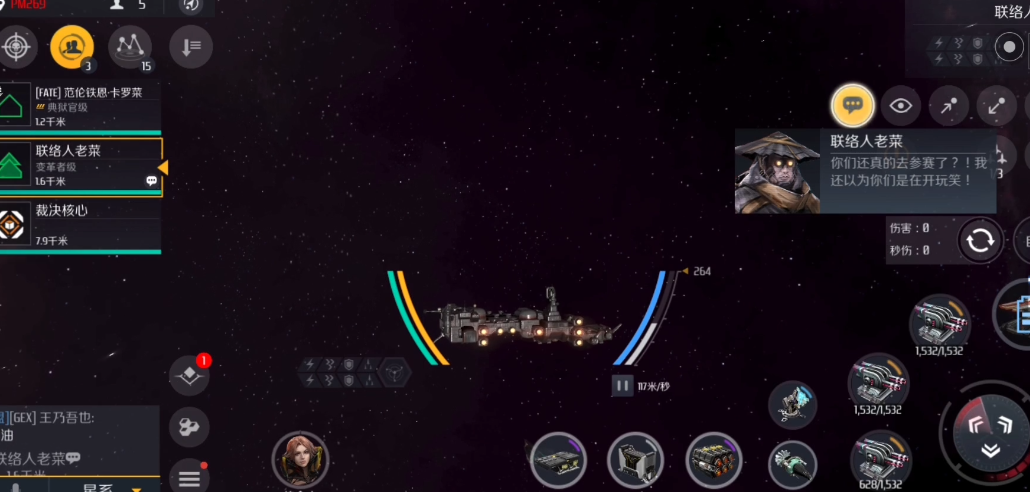Click the yellow chat bubble action button
Viewport: 1030px width, 492px height.
click(852, 105)
